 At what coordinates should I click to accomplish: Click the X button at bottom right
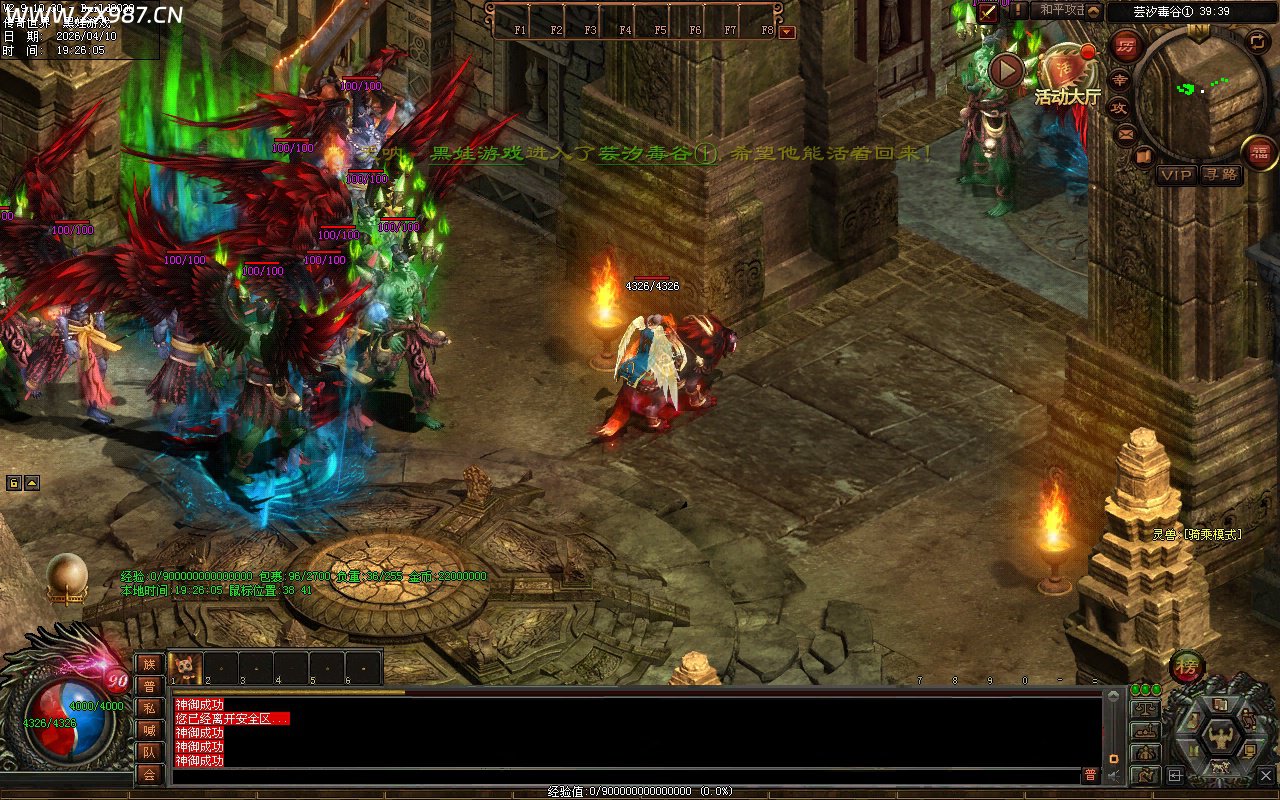click(x=1266, y=775)
